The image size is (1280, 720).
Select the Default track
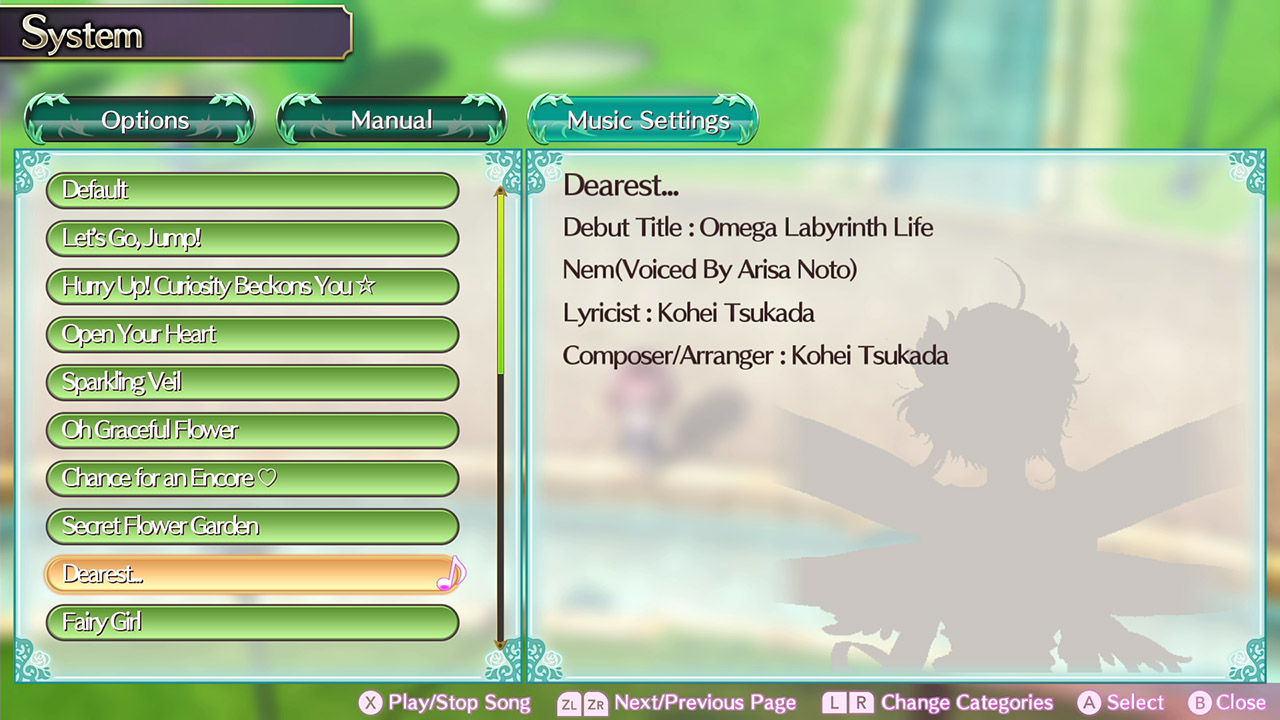[252, 190]
